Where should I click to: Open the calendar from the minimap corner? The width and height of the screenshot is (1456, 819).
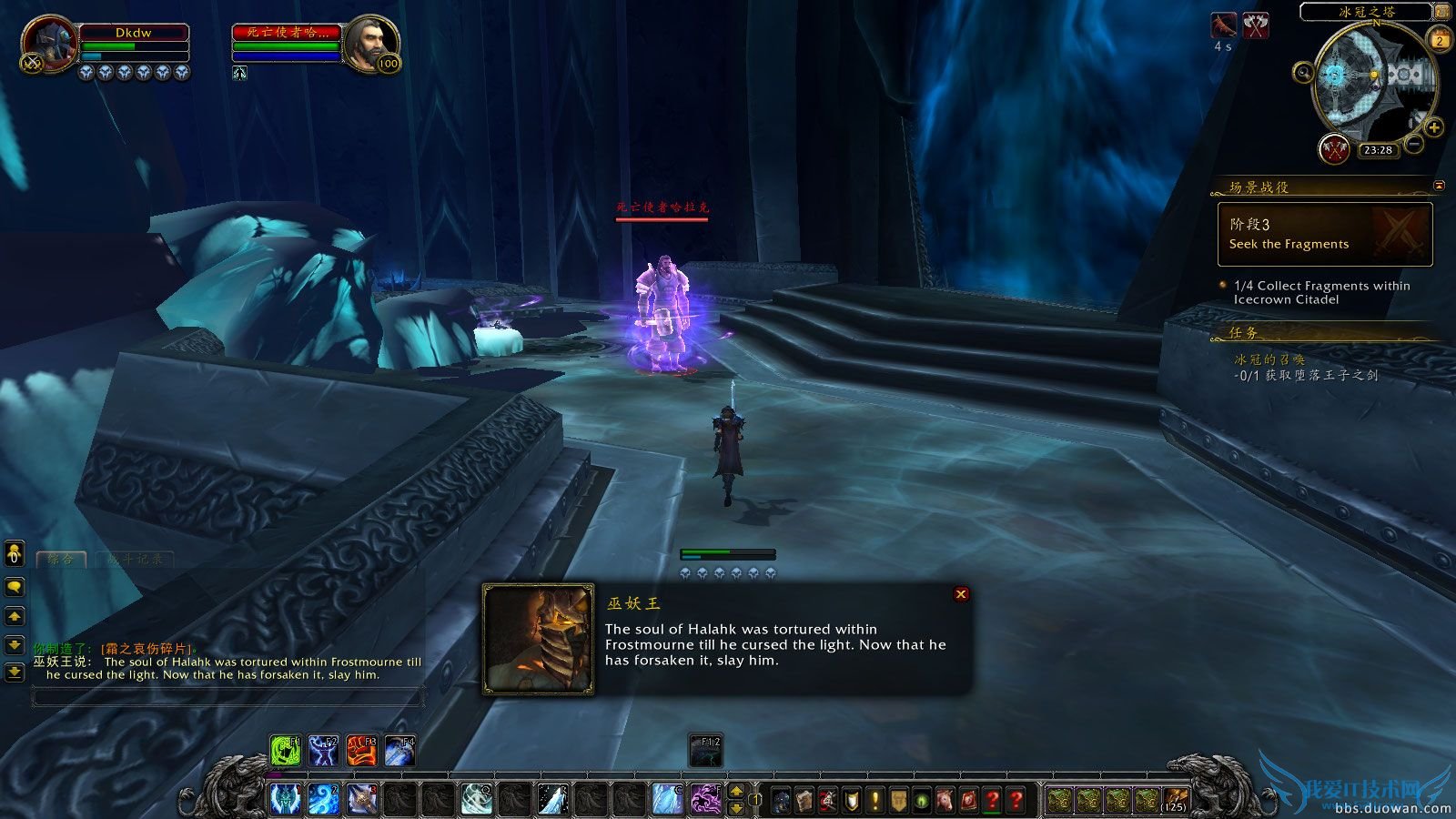[1438, 40]
